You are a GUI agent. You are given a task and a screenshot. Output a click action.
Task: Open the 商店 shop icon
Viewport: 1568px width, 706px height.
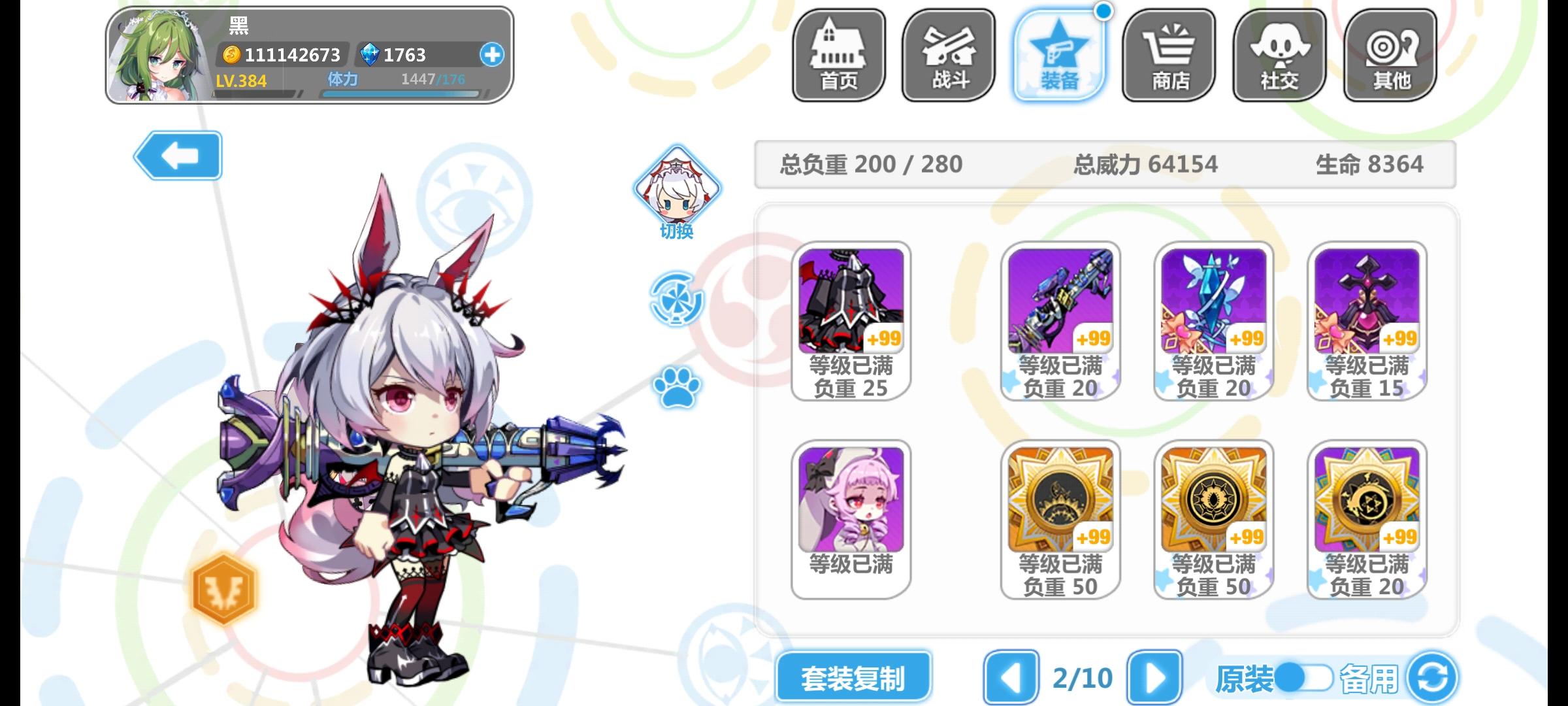(1169, 56)
